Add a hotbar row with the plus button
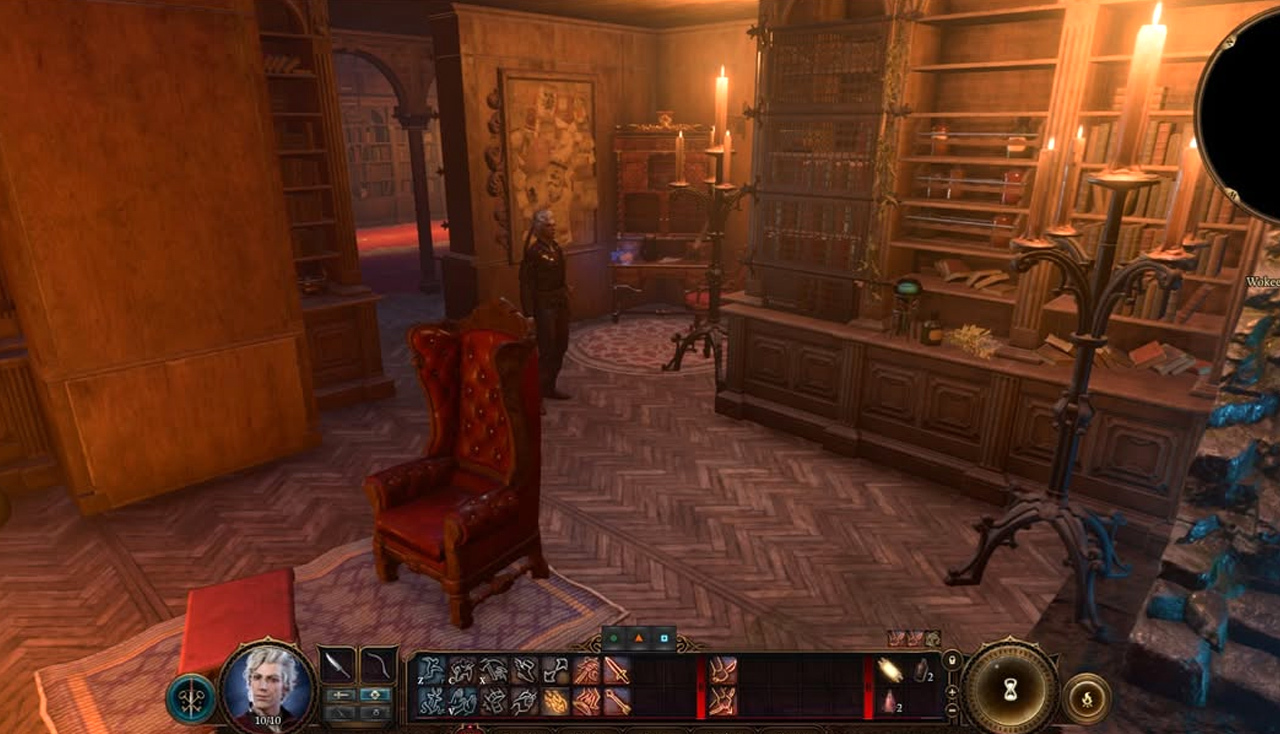Image resolution: width=1280 pixels, height=734 pixels. pos(951,691)
